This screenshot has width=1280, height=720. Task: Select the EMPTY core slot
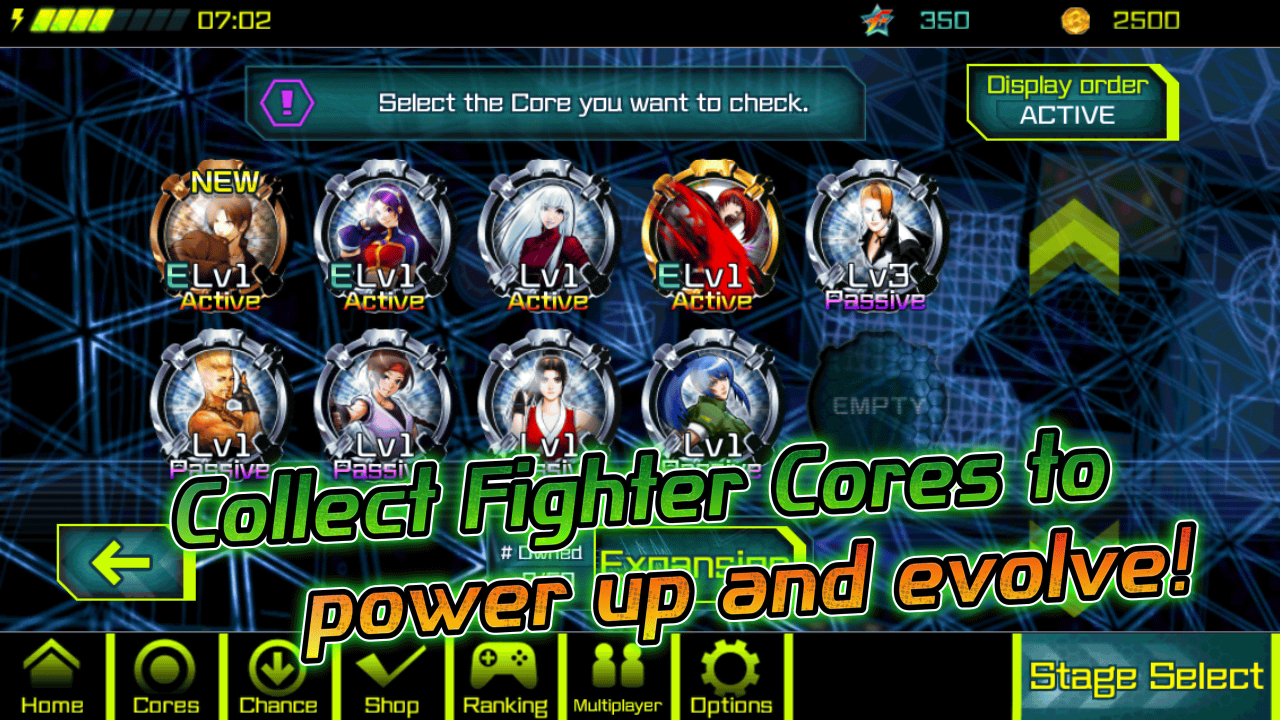pos(878,400)
